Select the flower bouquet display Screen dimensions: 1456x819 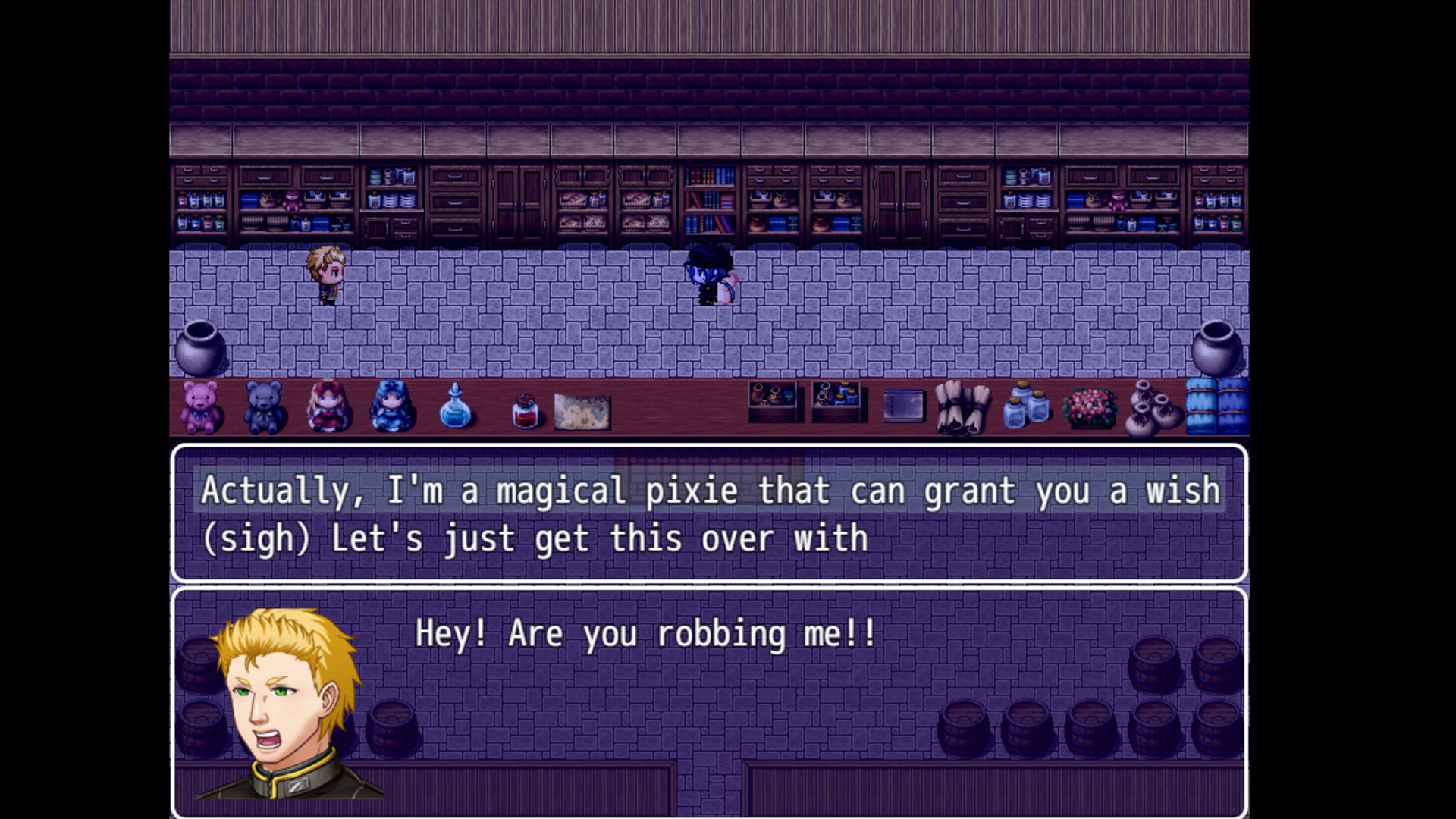coord(1090,409)
